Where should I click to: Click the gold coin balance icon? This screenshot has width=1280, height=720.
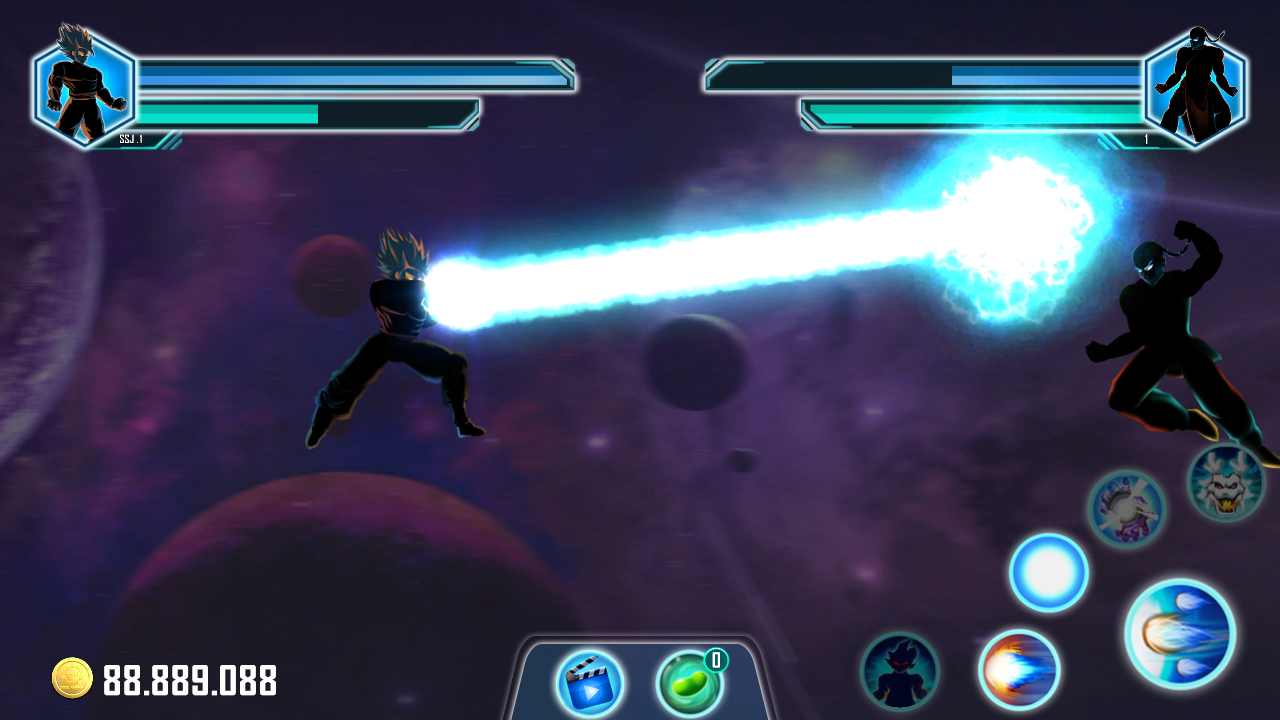point(72,678)
